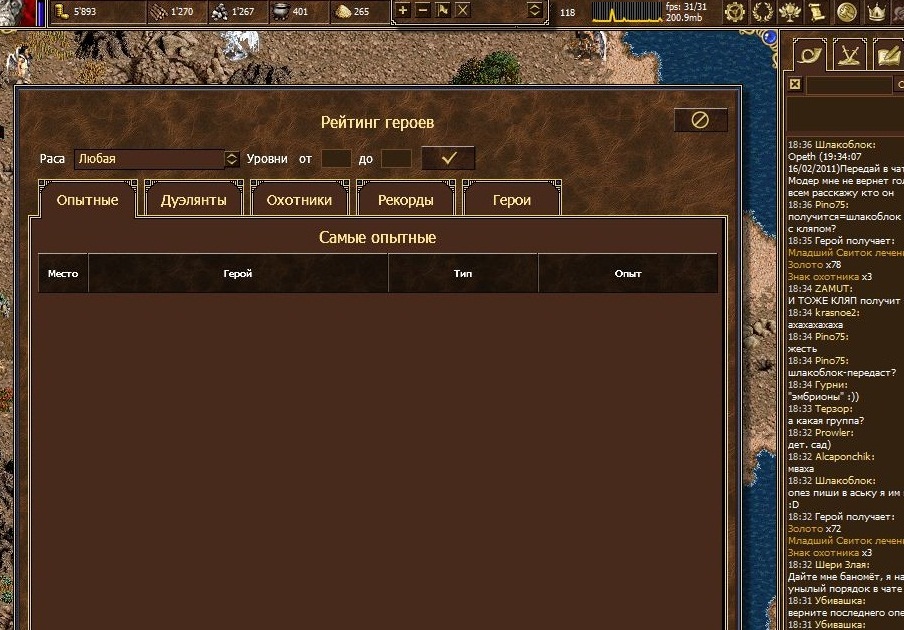Open the gear settings icon
Image resolution: width=904 pixels, height=630 pixels.
(x=735, y=12)
